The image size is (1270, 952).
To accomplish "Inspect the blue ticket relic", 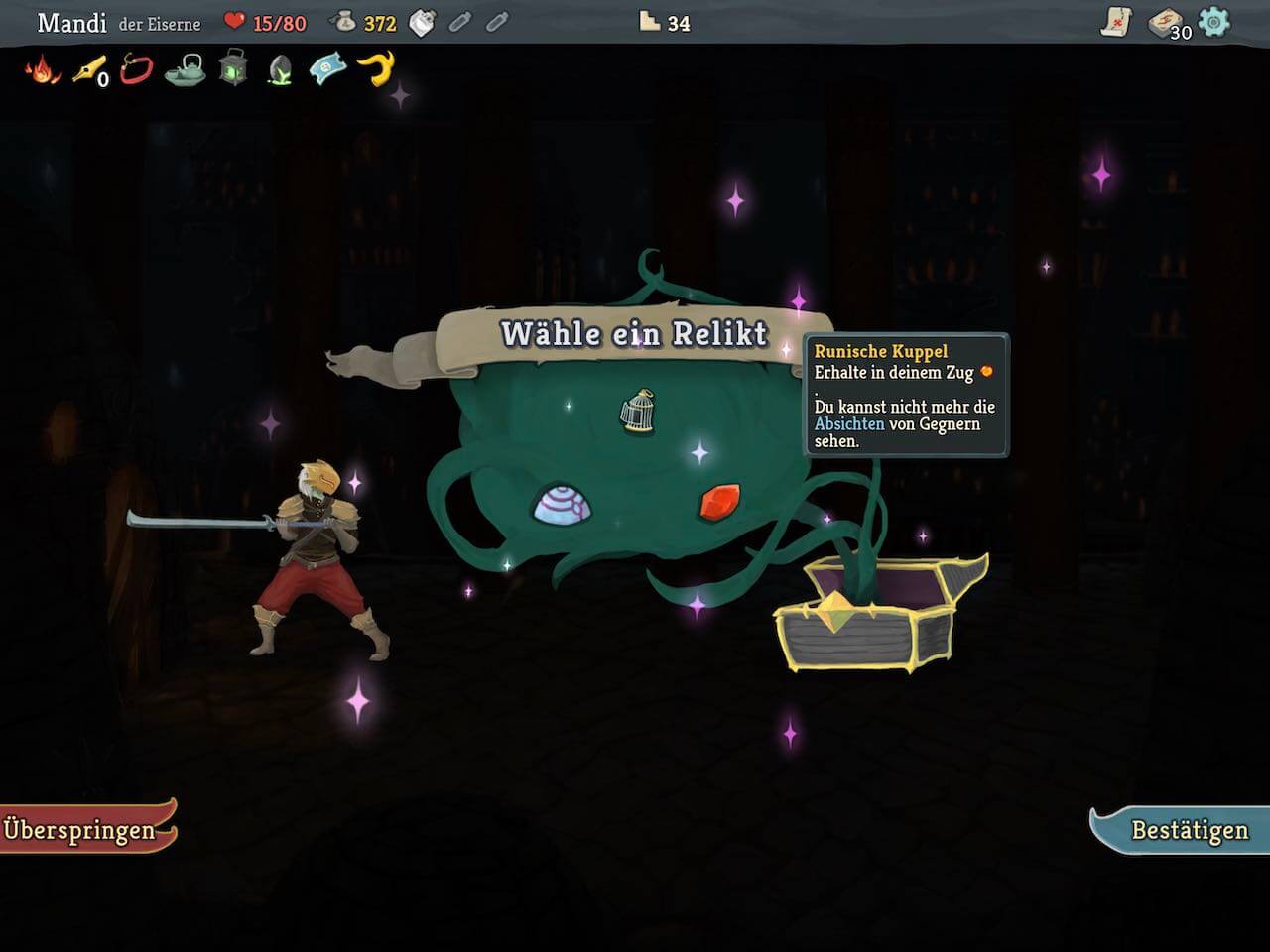I will click(x=327, y=69).
